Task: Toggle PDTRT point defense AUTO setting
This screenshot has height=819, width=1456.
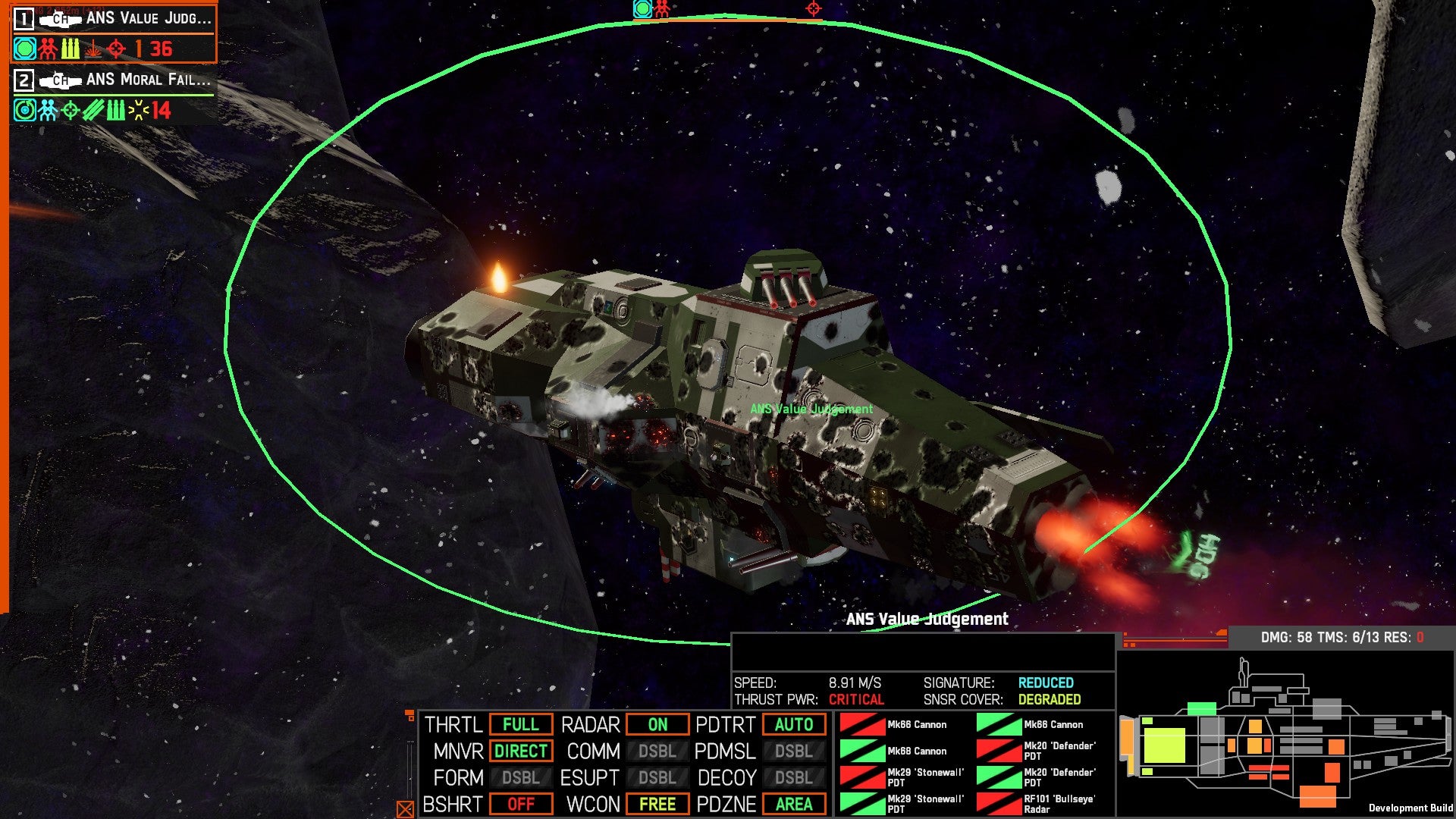Action: [x=793, y=725]
